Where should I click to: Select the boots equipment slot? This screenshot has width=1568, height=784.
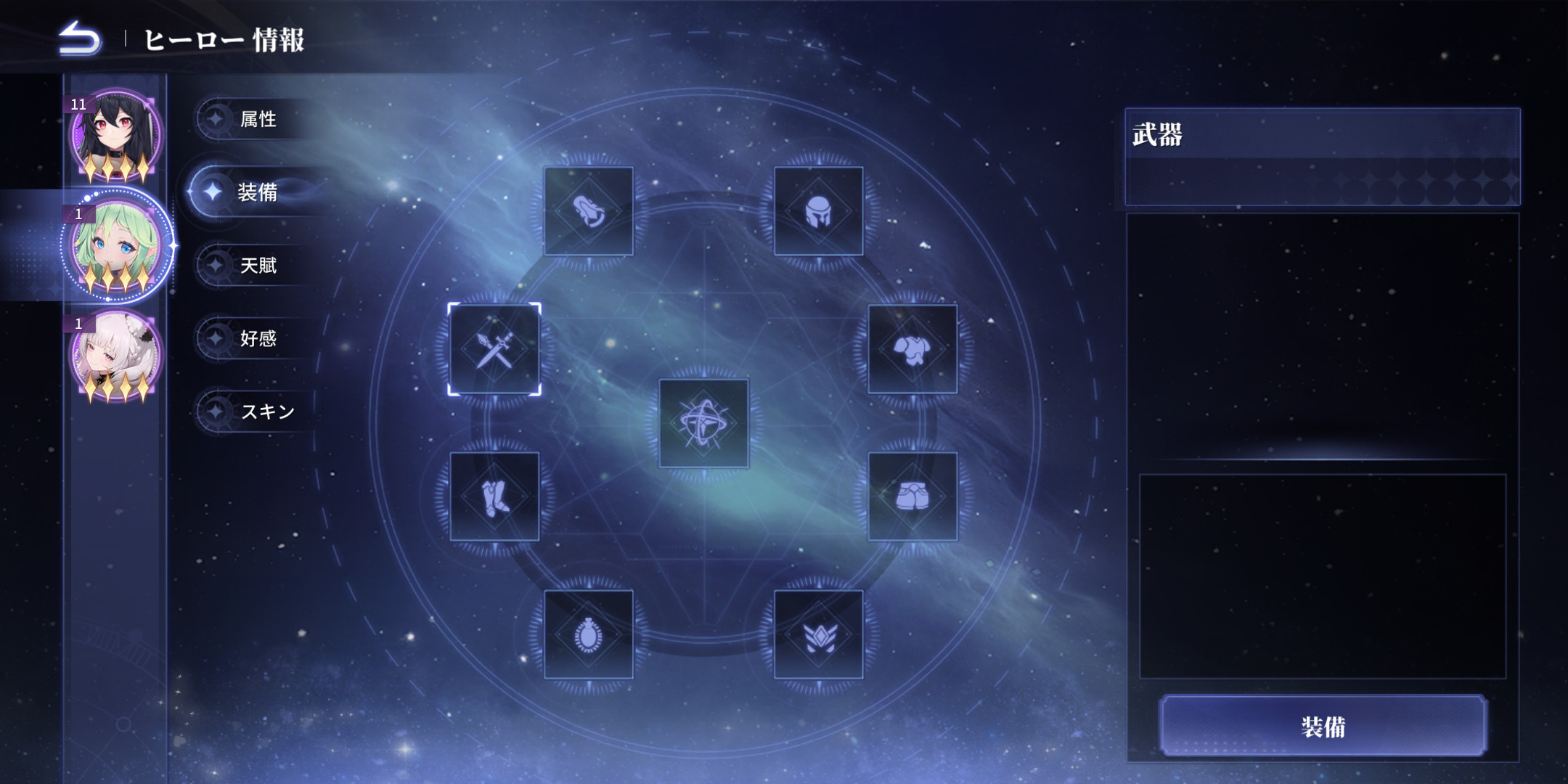click(494, 497)
